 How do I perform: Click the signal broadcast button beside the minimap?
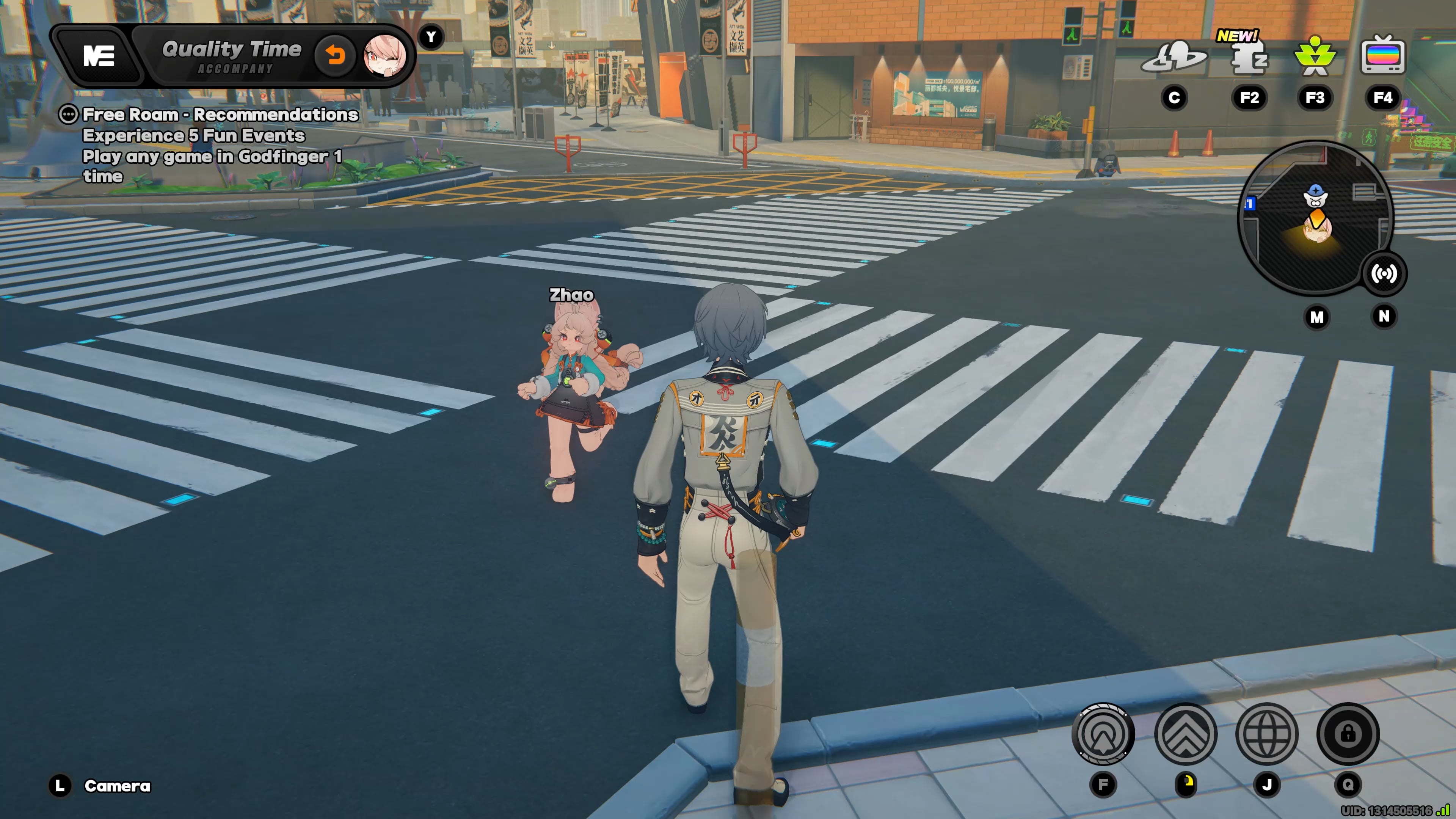[1384, 274]
